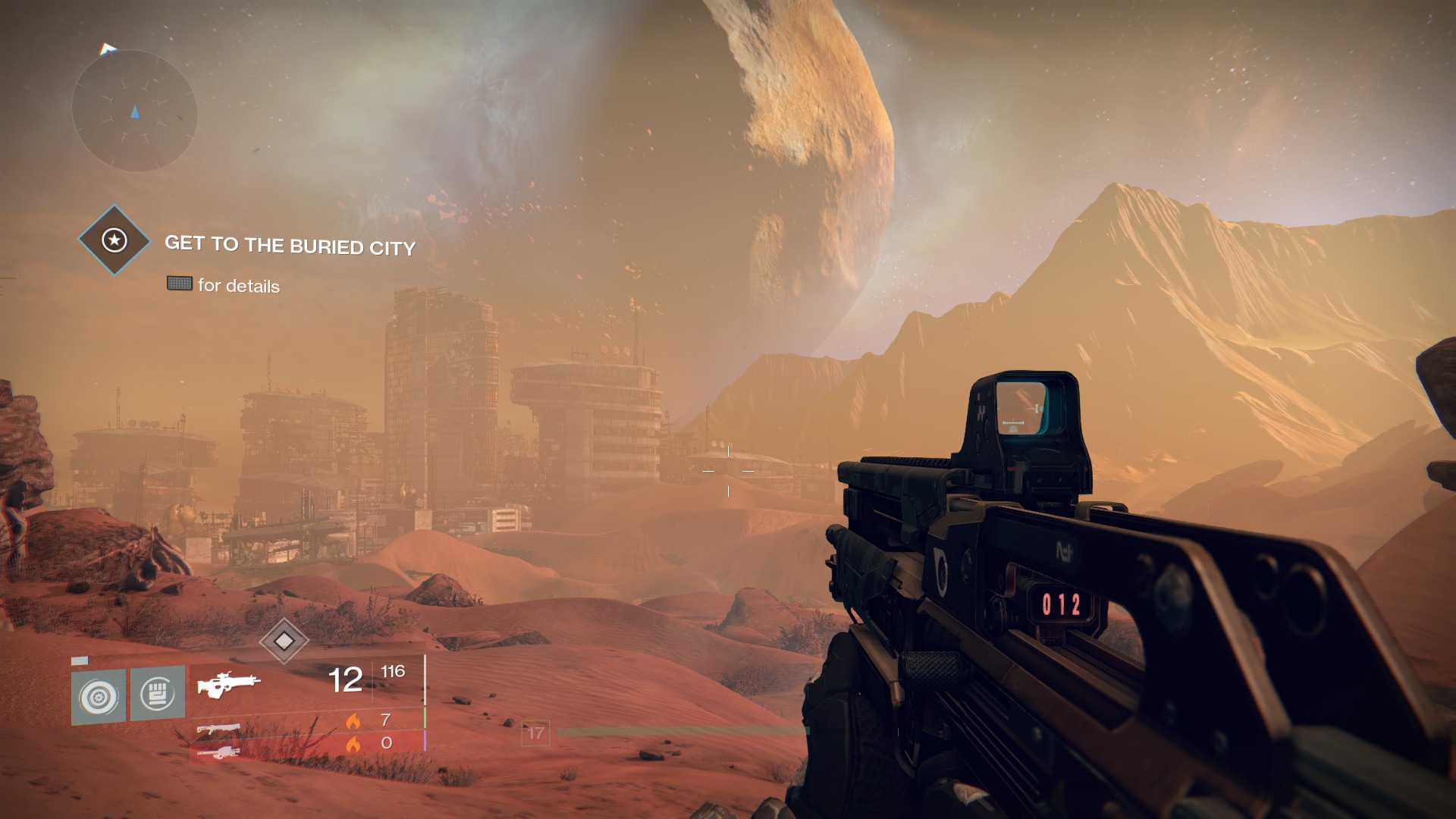This screenshot has height=819, width=1456.
Task: Select the equipped primary rifle icon
Action: tap(228, 683)
